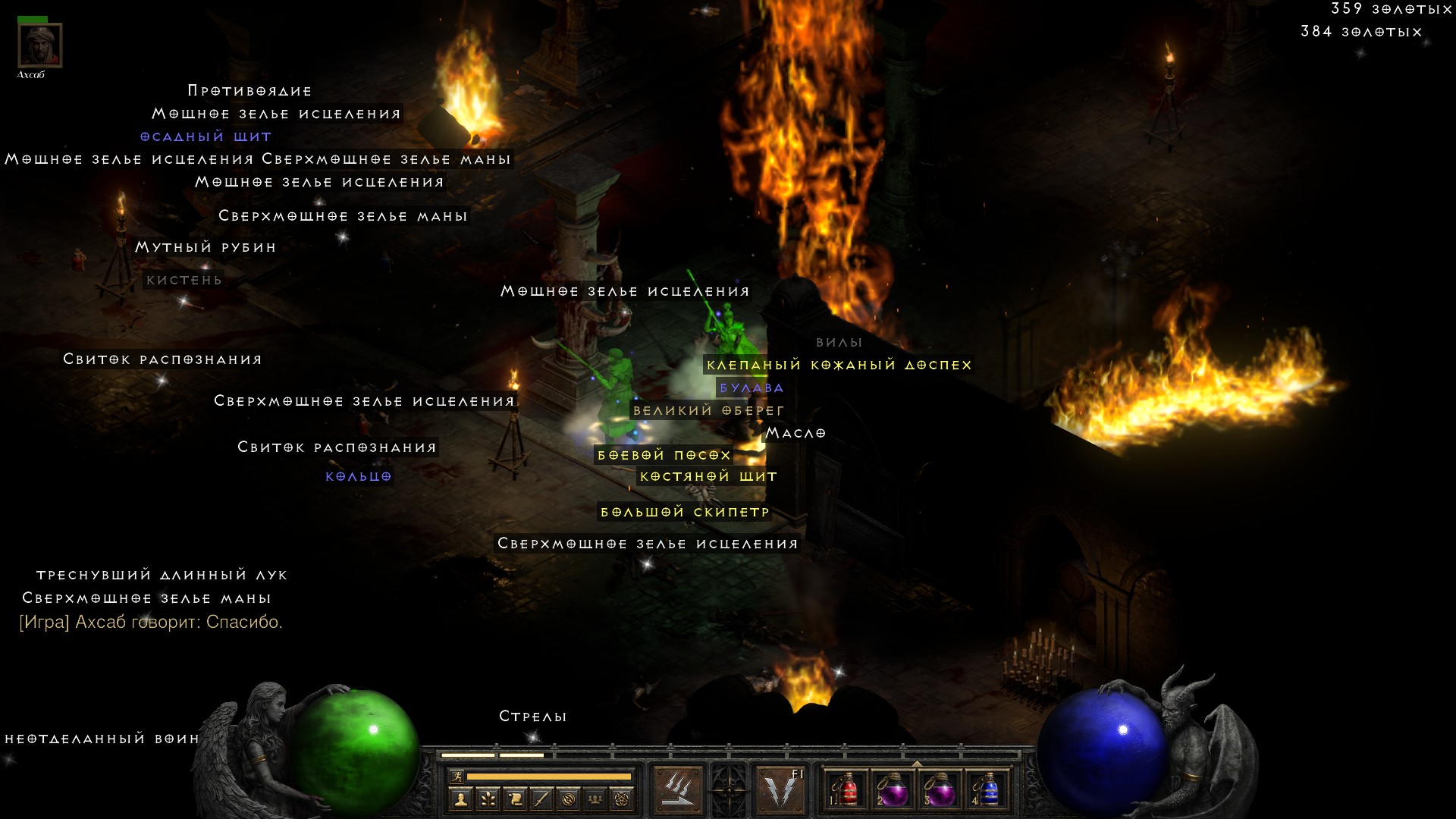The width and height of the screenshot is (1456, 819).
Task: Click the round automap icon
Action: (569, 799)
